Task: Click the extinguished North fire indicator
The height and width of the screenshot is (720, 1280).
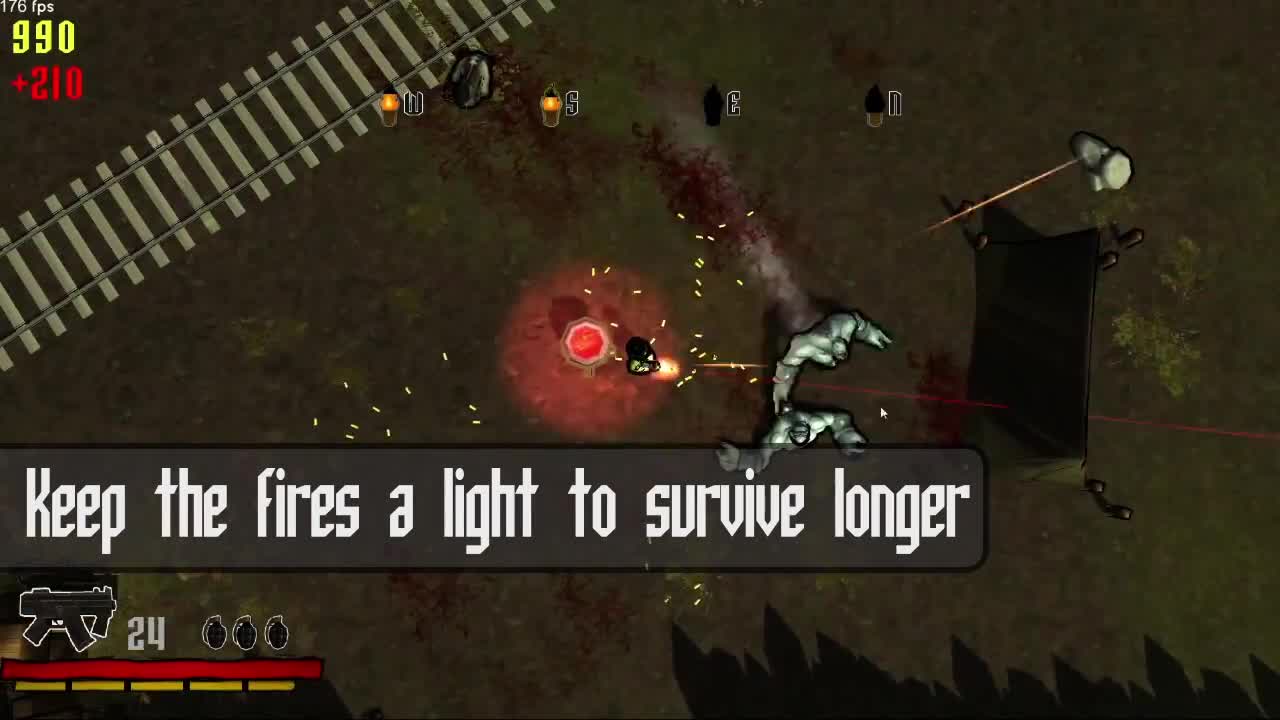Action: (872, 104)
